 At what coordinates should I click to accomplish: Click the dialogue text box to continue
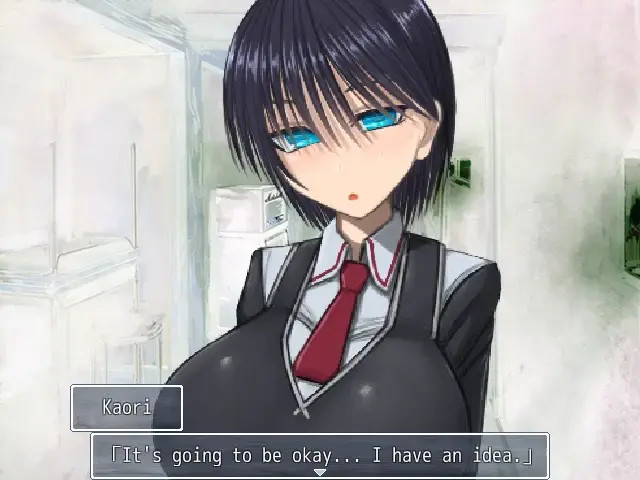tap(320, 455)
